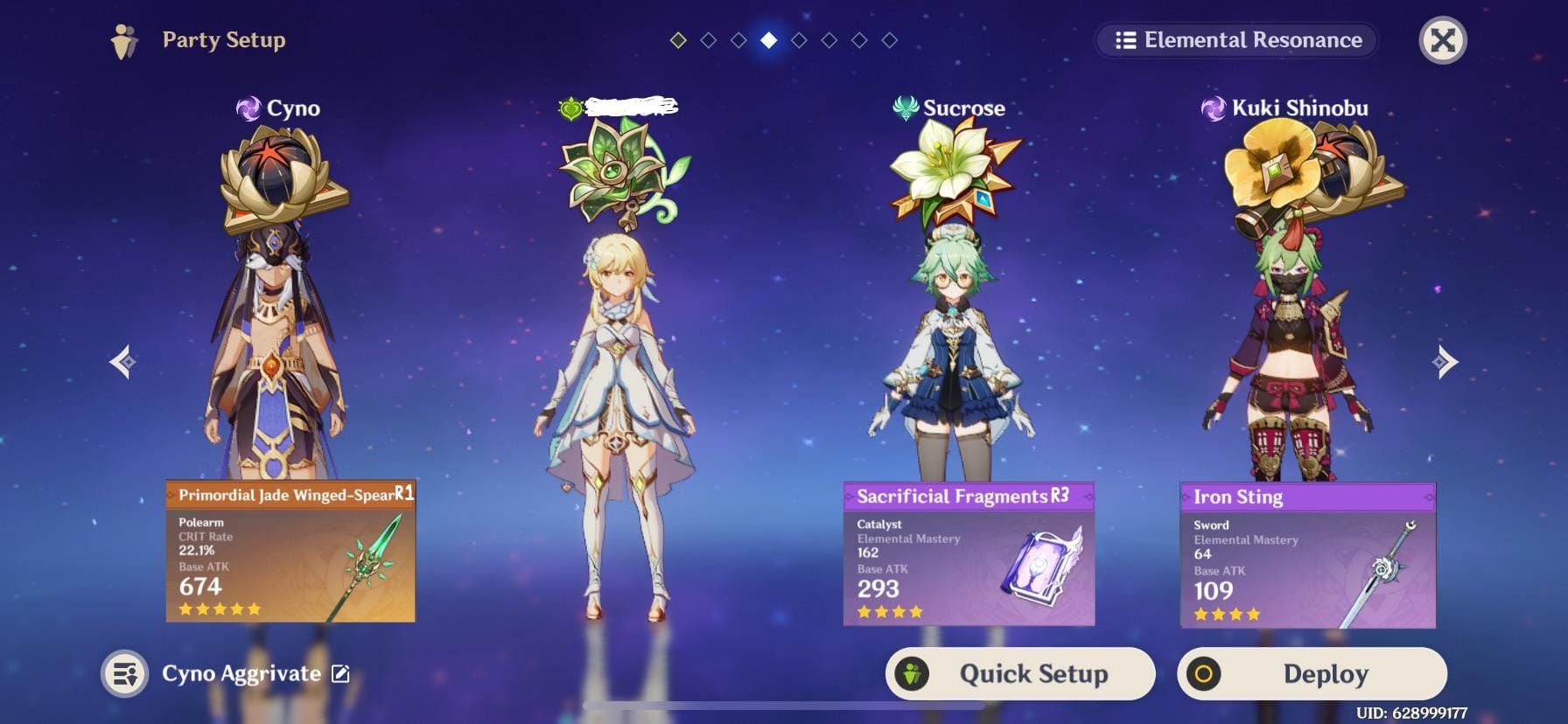Go to the next party with right arrow
The width and height of the screenshot is (1568, 724).
(x=1445, y=361)
